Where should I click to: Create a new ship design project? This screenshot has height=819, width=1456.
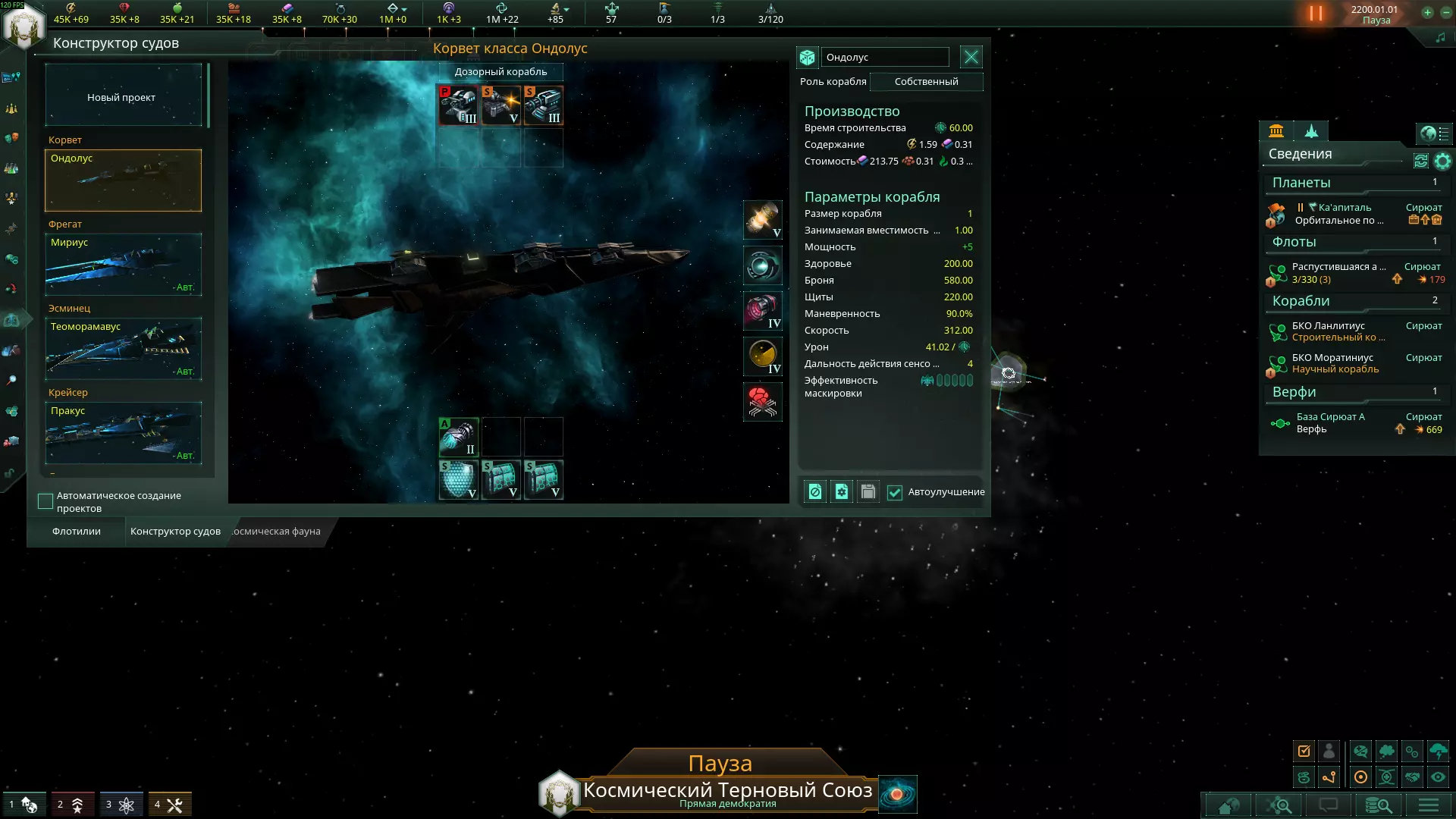(x=123, y=96)
